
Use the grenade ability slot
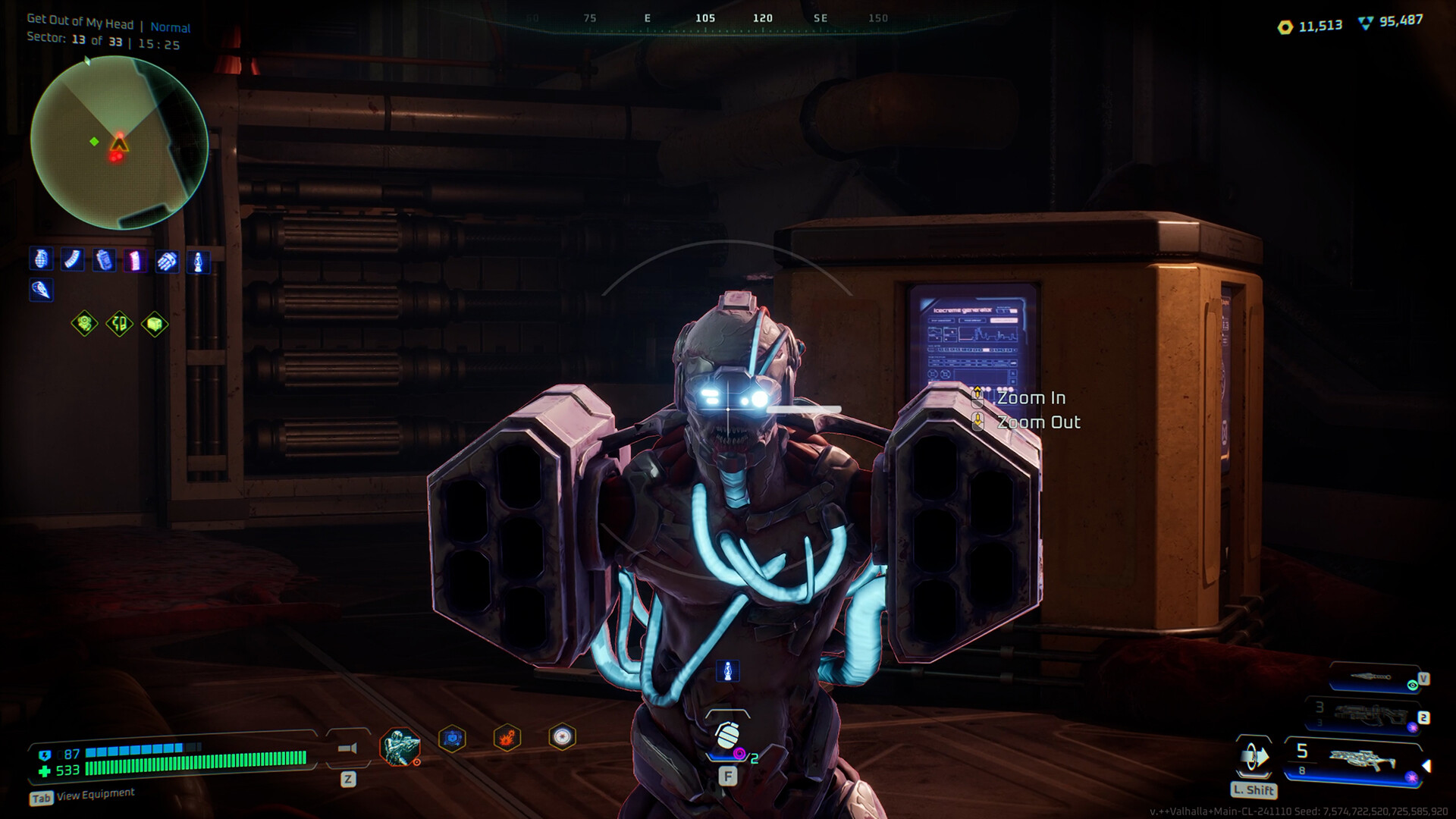[x=727, y=737]
